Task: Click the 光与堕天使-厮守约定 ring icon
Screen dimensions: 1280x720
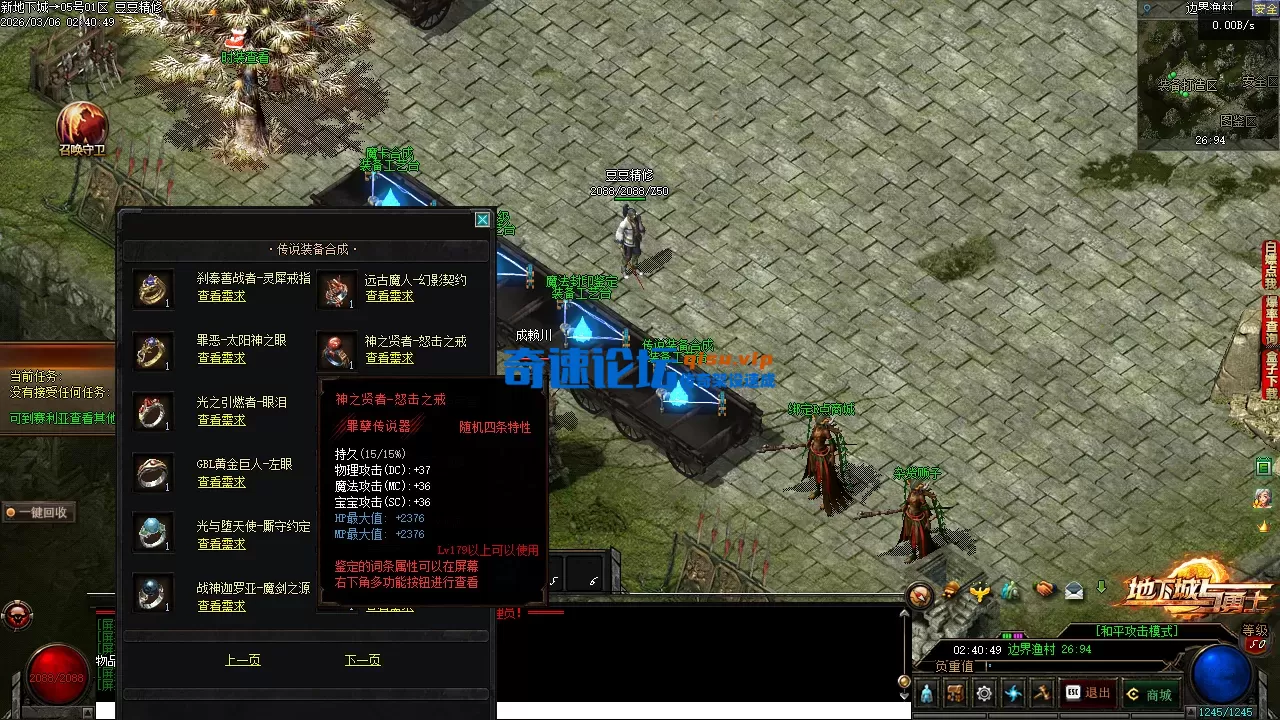Action: click(153, 534)
